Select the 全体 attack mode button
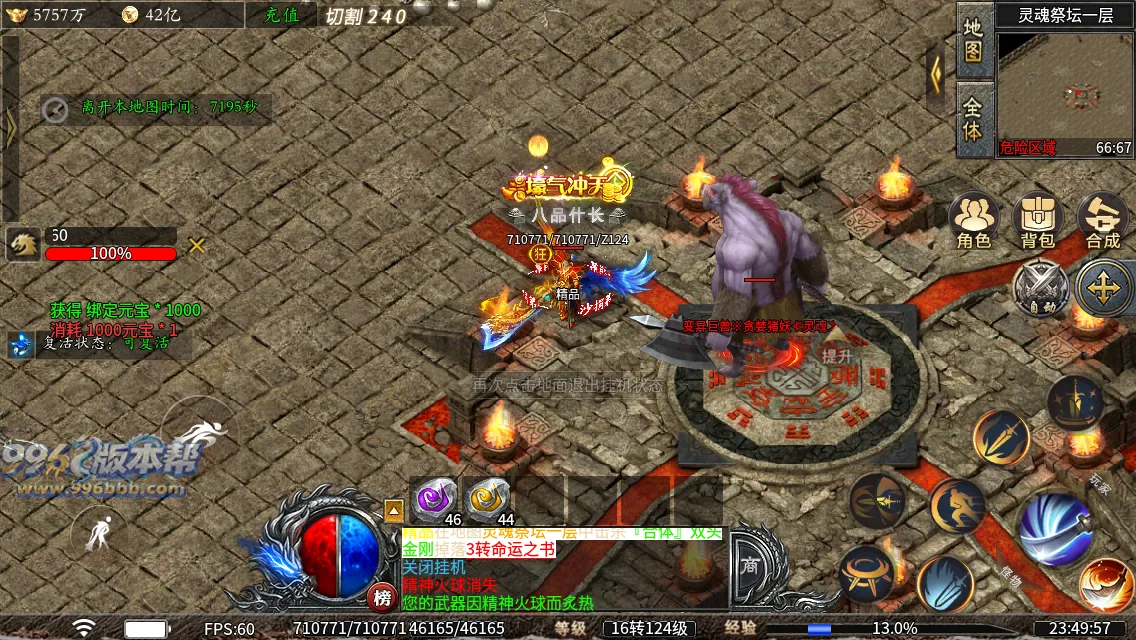This screenshot has height=640, width=1136. 974,118
